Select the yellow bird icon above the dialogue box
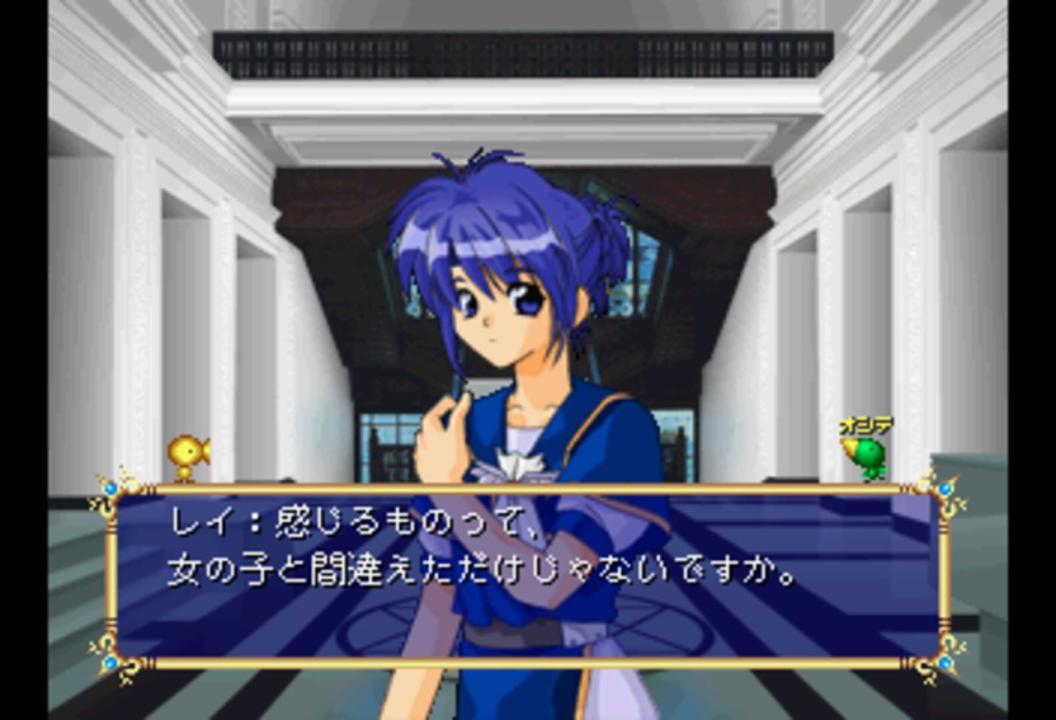Viewport: 1056px width, 720px height. click(187, 456)
